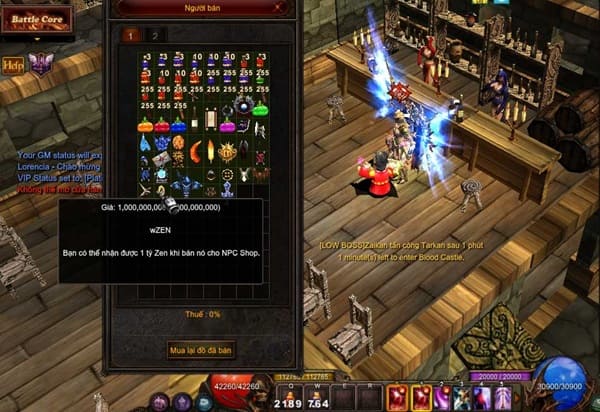Viewport: 600px width, 412px height.
Task: Click the Mua lại đồ đã bán button
Action: click(201, 349)
